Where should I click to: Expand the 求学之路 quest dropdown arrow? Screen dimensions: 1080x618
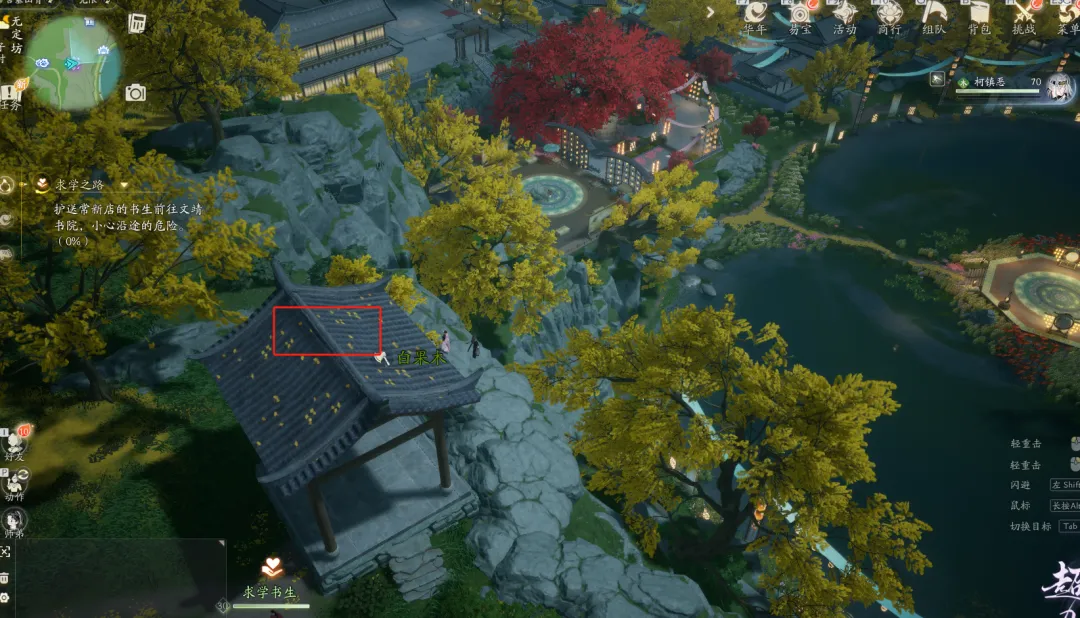click(124, 185)
